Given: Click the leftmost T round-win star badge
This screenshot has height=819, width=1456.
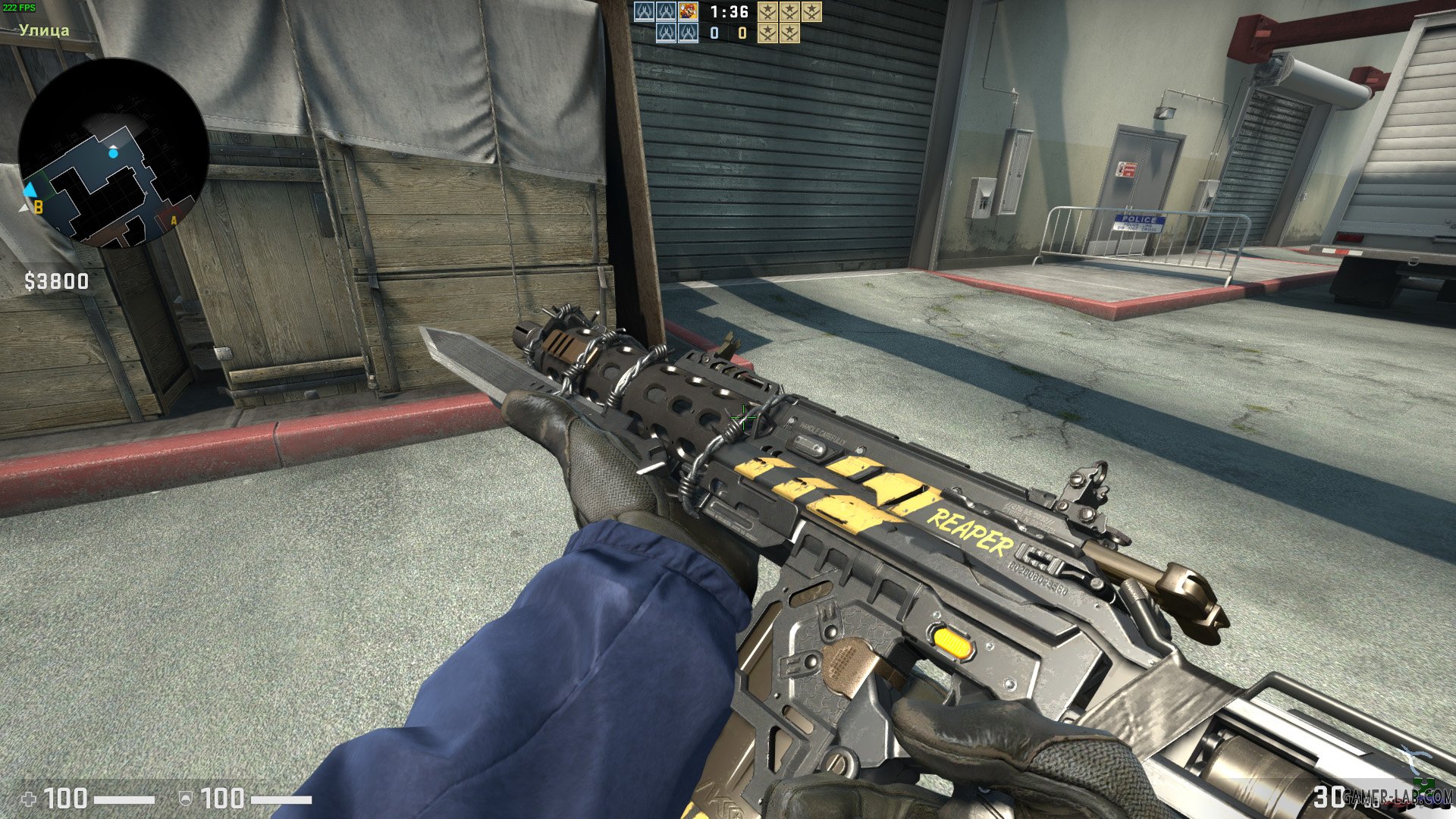Looking at the screenshot, I should tap(766, 11).
